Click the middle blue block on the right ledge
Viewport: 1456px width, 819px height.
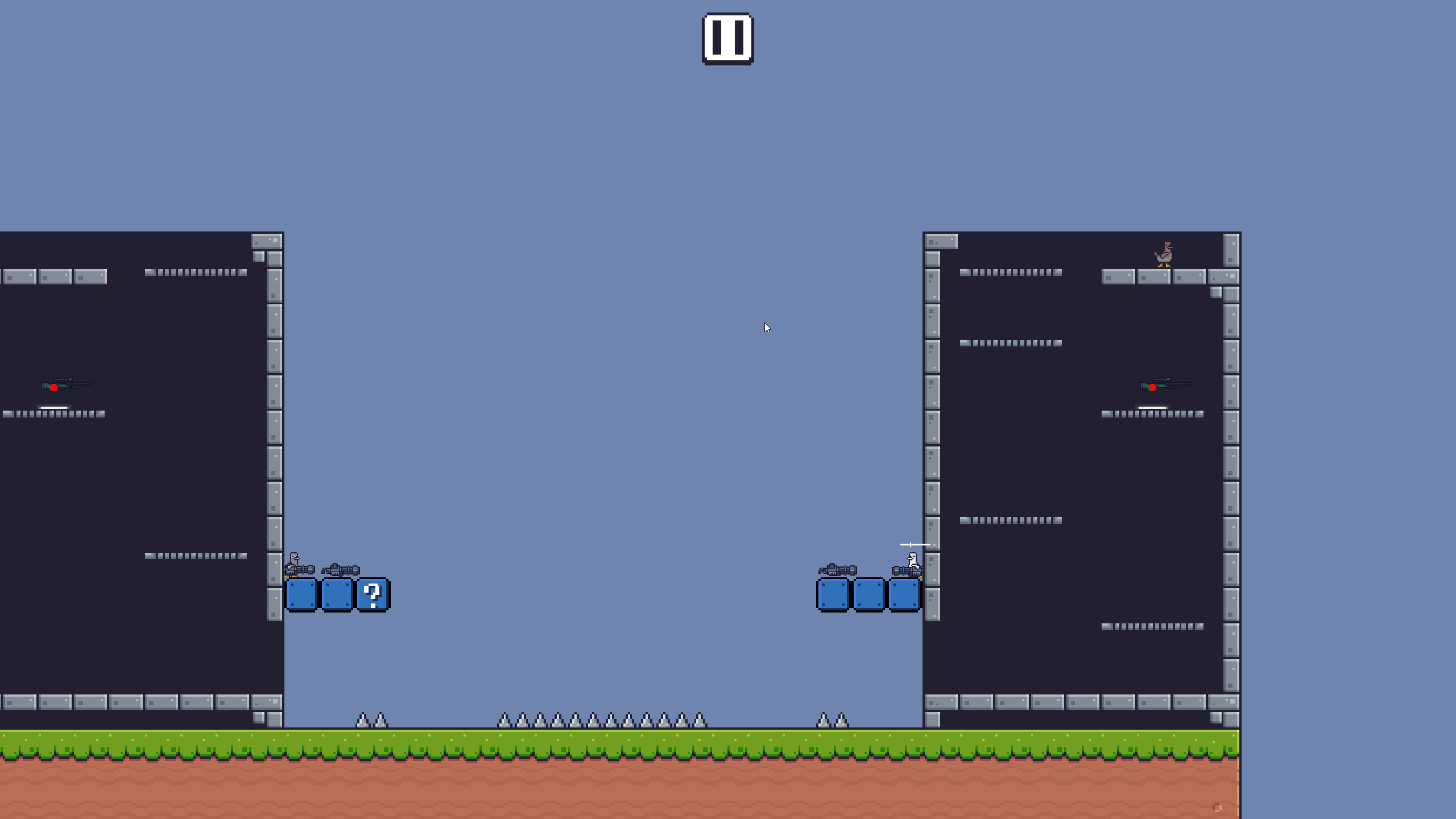[868, 595]
